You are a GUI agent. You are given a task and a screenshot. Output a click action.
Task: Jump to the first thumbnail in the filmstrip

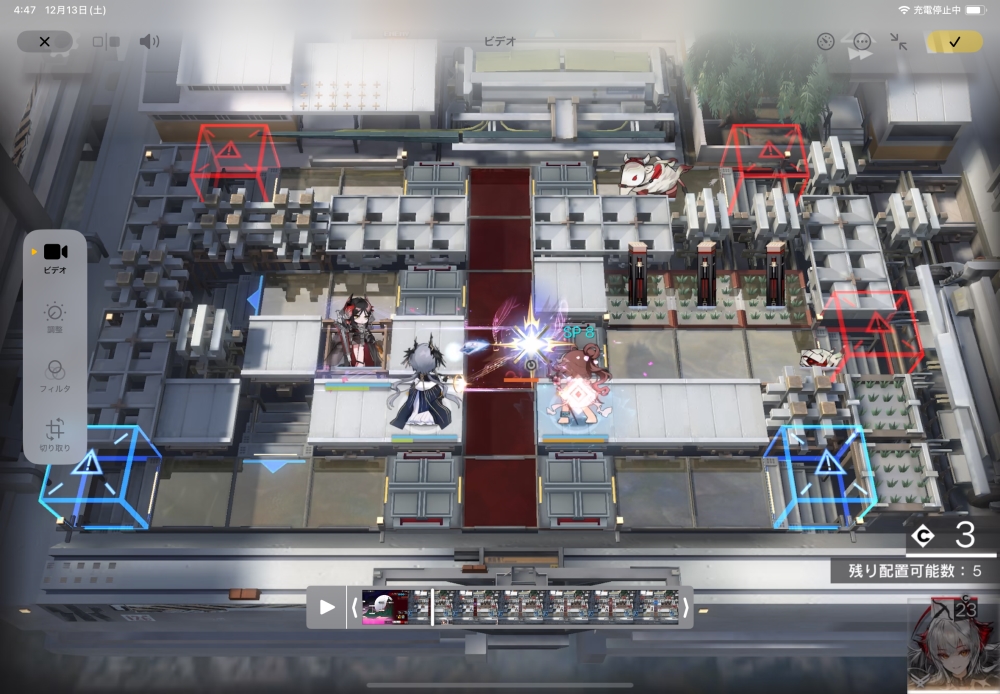(384, 607)
